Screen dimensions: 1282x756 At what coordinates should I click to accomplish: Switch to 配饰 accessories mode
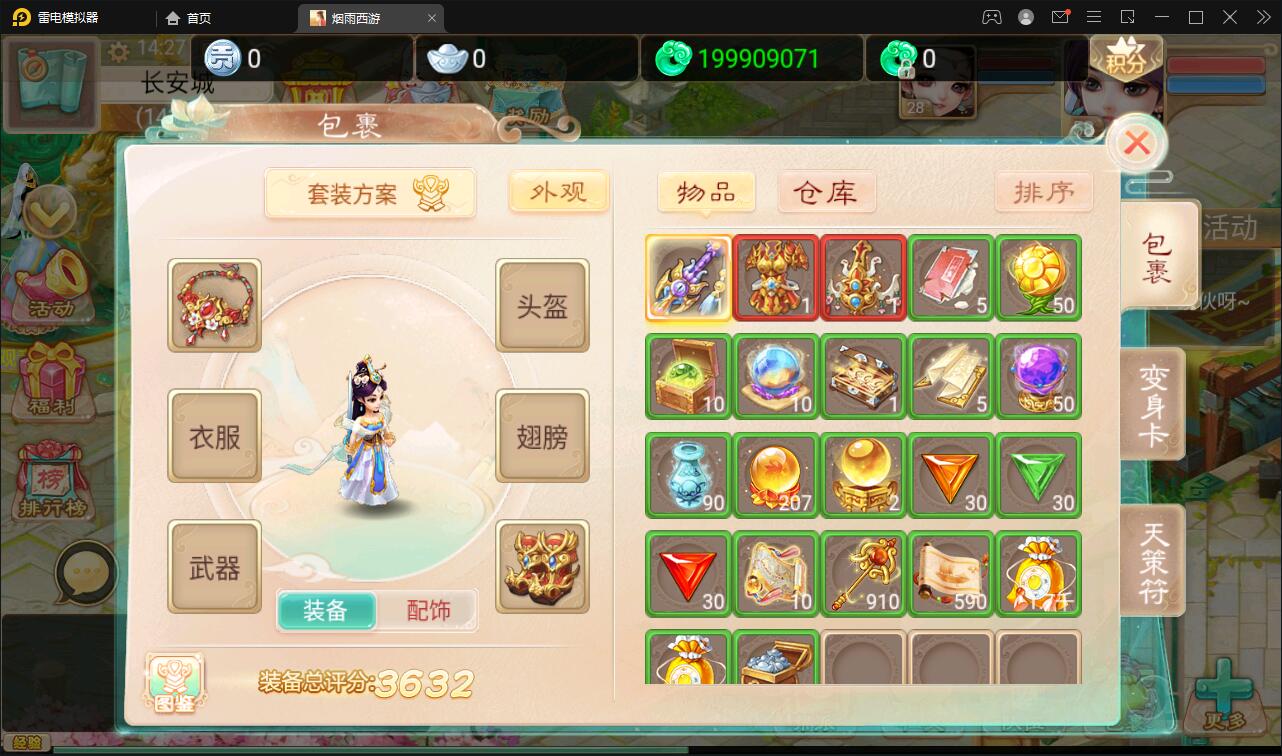pos(429,608)
